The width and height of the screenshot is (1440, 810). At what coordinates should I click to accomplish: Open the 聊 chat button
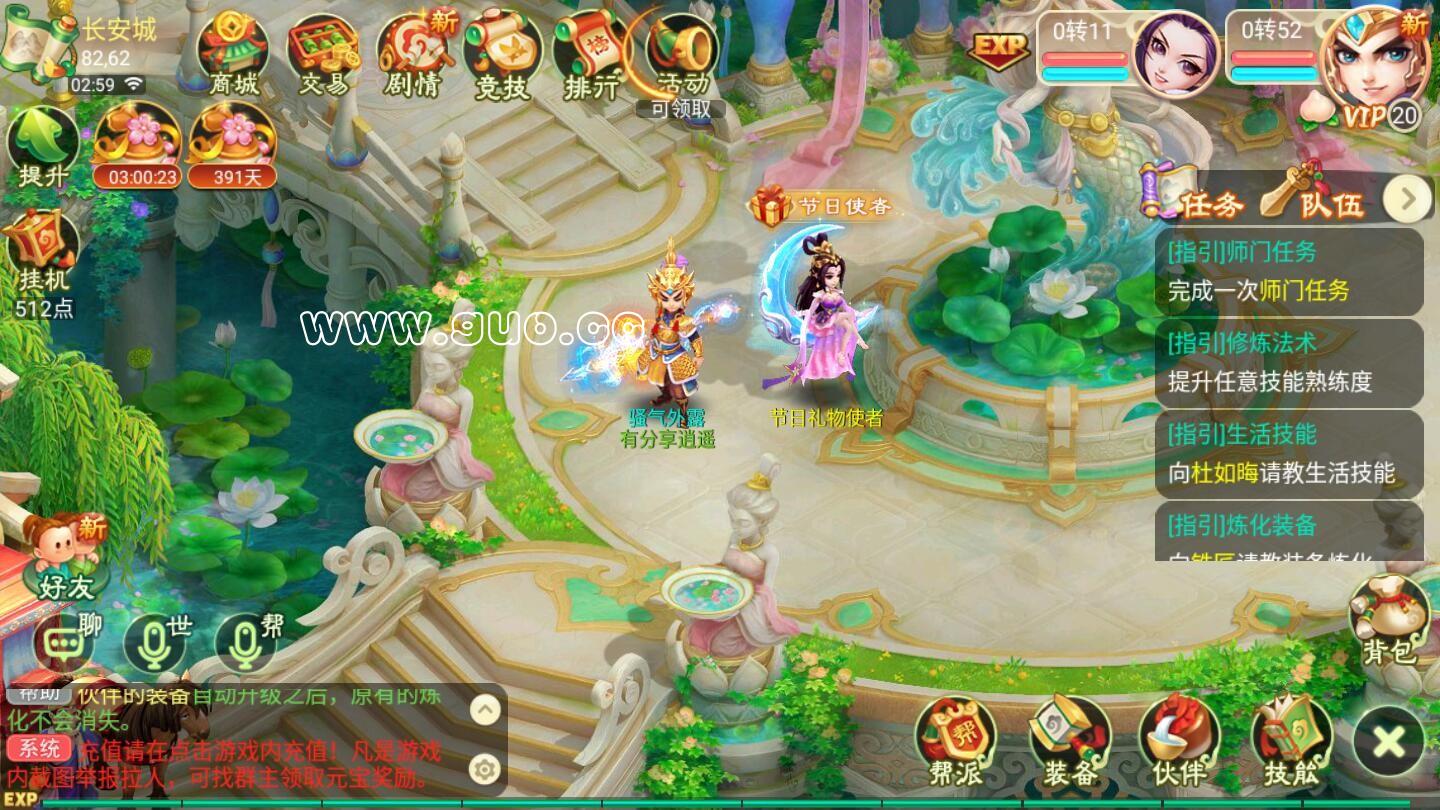point(65,642)
